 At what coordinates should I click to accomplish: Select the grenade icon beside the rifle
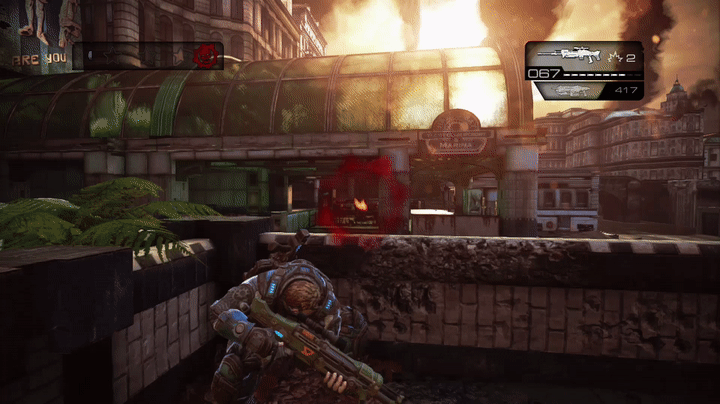615,57
